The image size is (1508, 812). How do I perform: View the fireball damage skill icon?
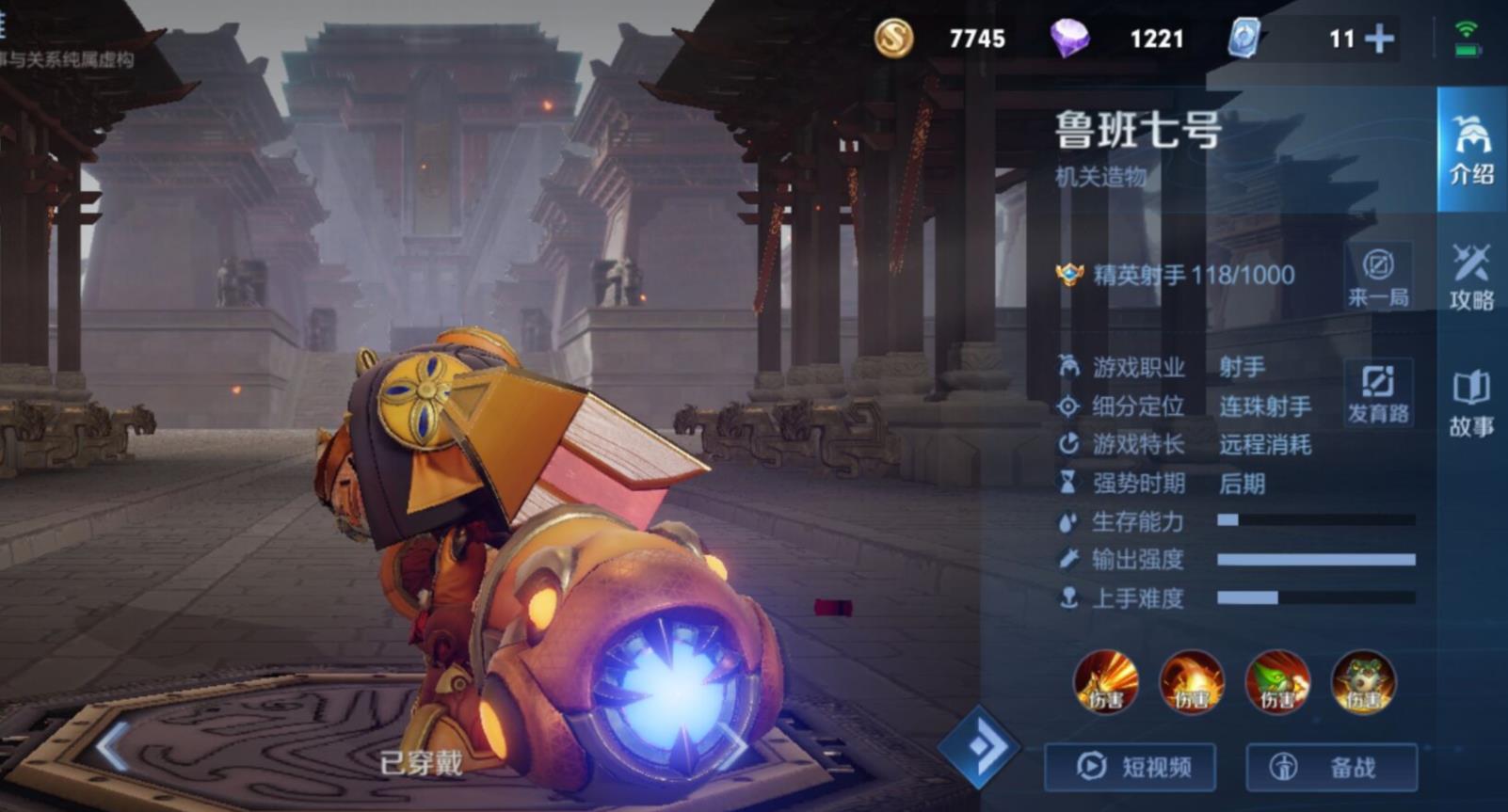[1190, 684]
